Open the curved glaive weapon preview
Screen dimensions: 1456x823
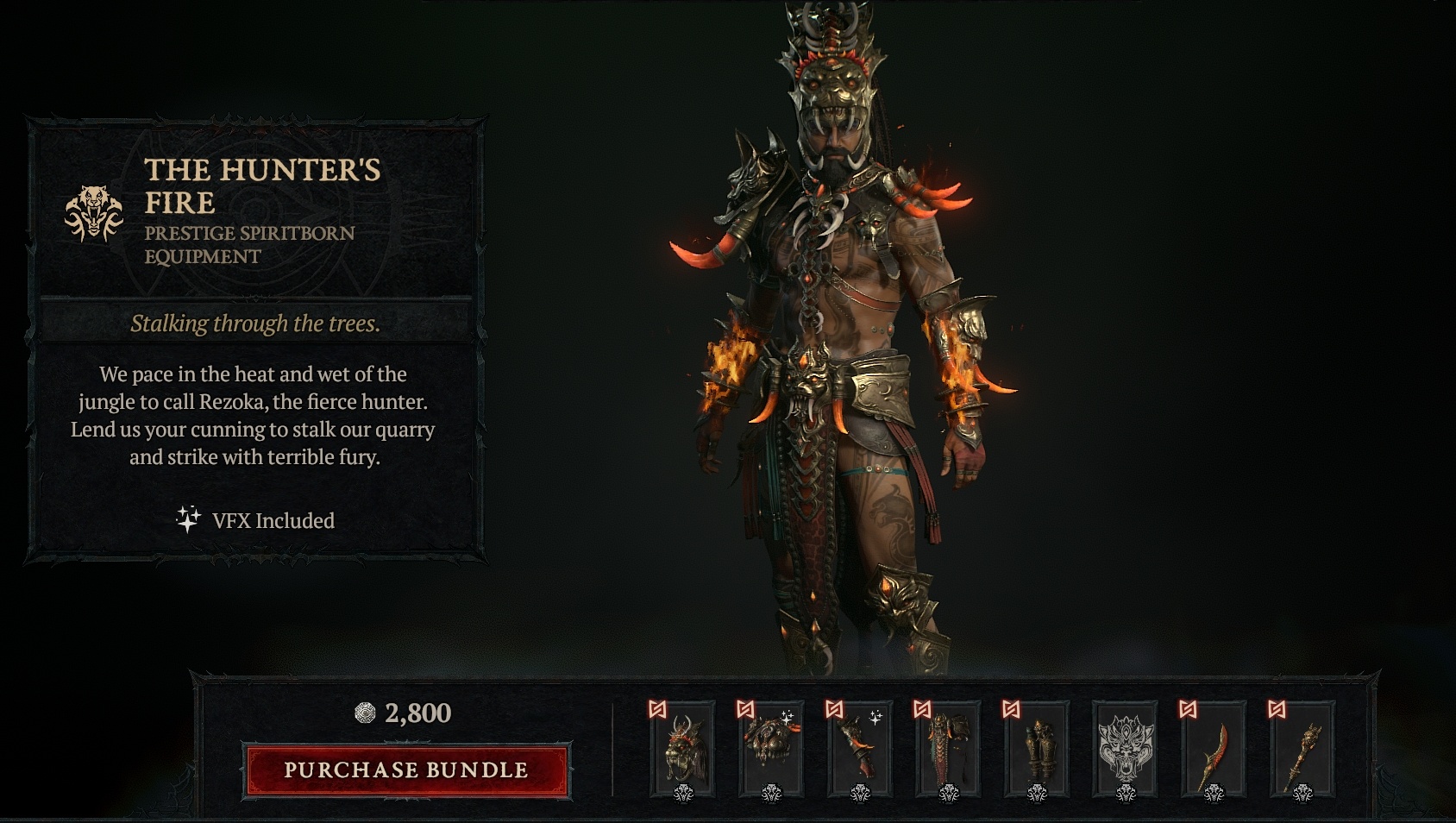(x=1214, y=746)
